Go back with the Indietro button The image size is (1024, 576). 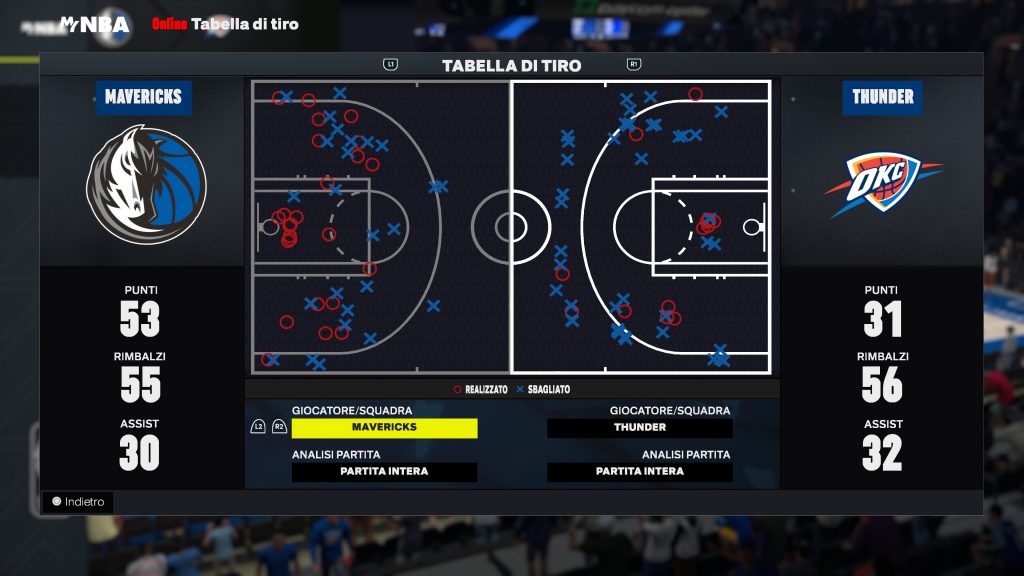[x=78, y=502]
